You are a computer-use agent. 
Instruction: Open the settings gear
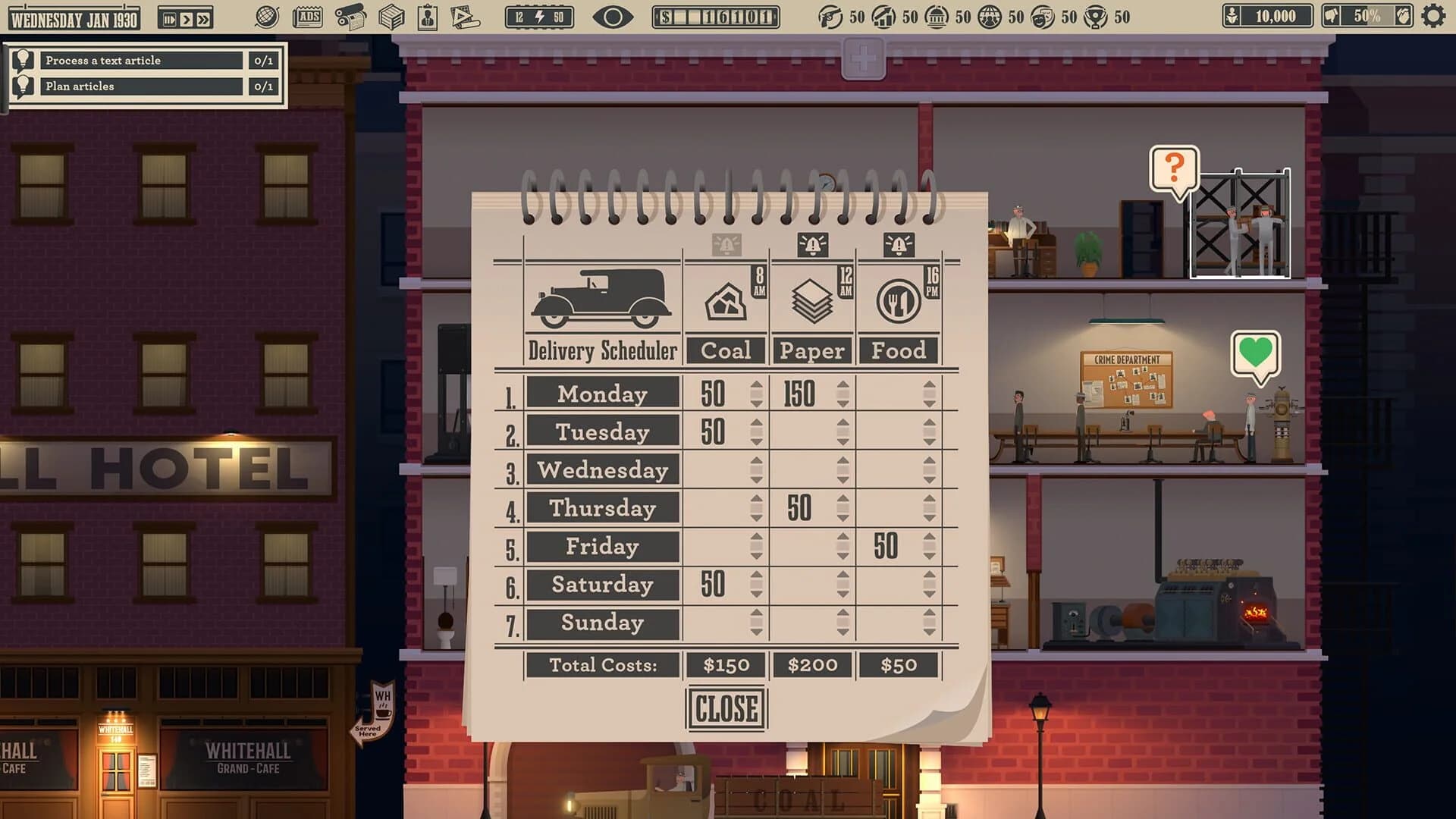[1433, 17]
